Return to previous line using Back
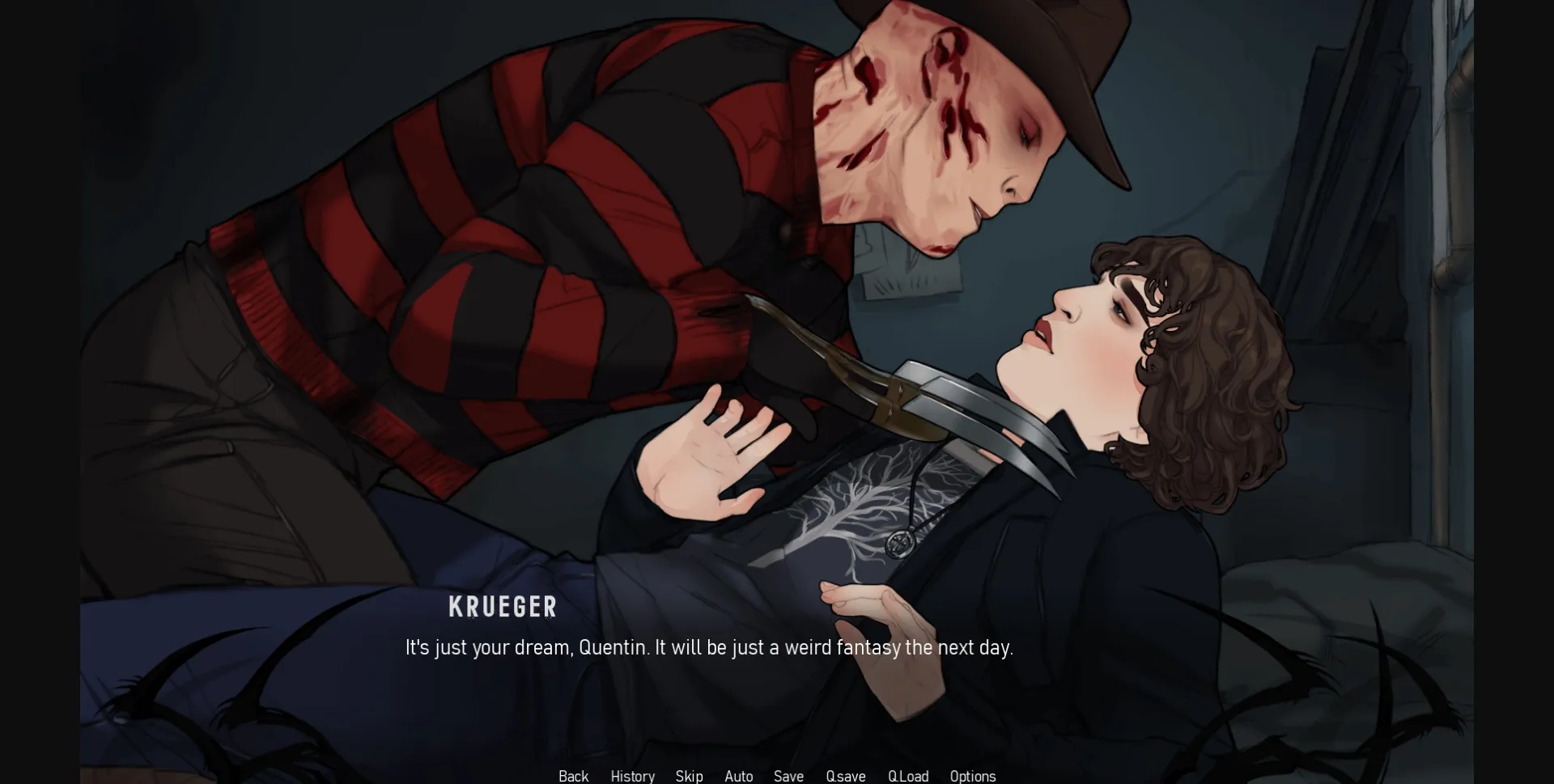The image size is (1554, 784). point(573,776)
